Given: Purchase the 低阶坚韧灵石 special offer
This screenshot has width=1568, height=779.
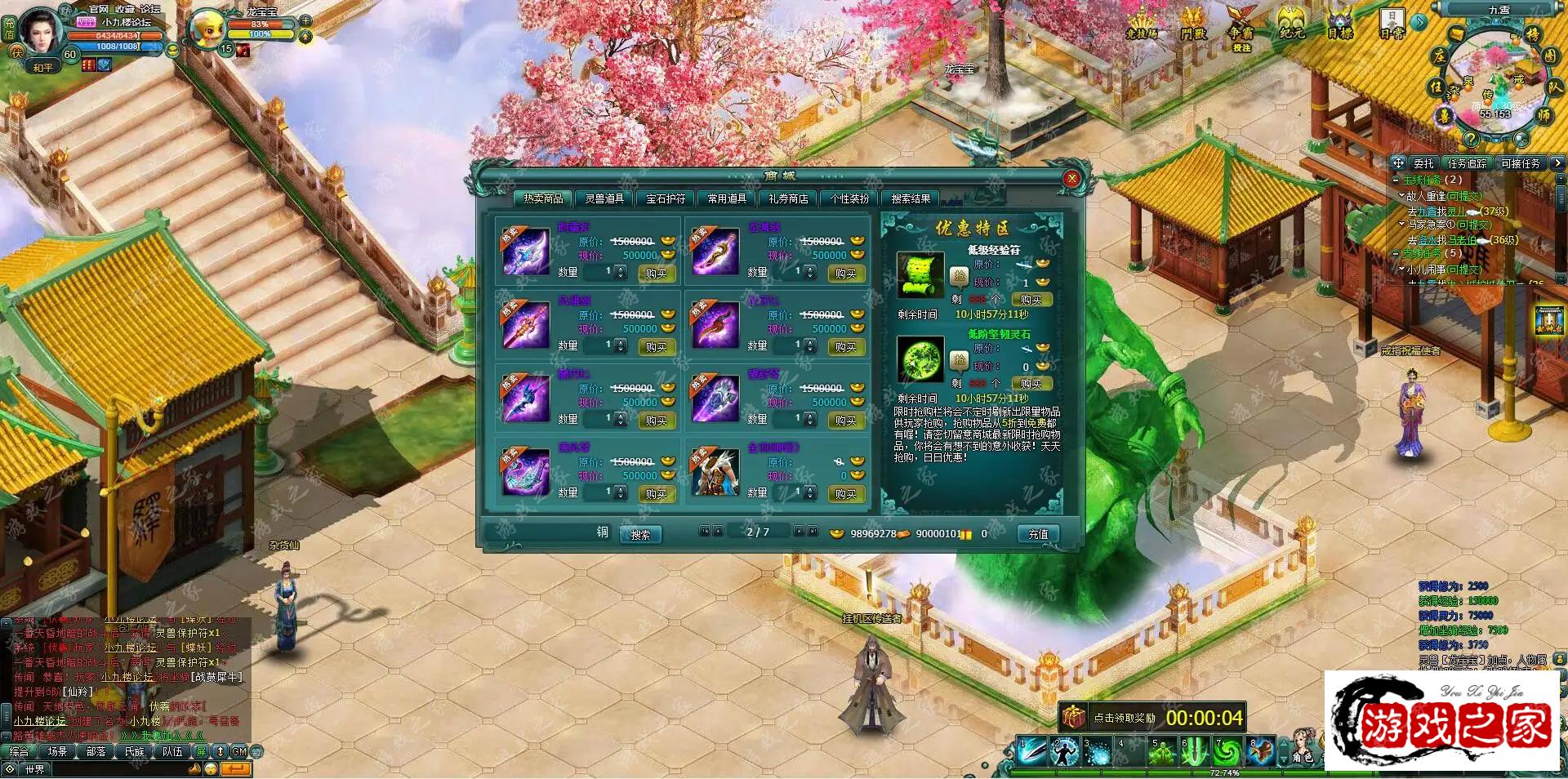Looking at the screenshot, I should coord(1031,384).
